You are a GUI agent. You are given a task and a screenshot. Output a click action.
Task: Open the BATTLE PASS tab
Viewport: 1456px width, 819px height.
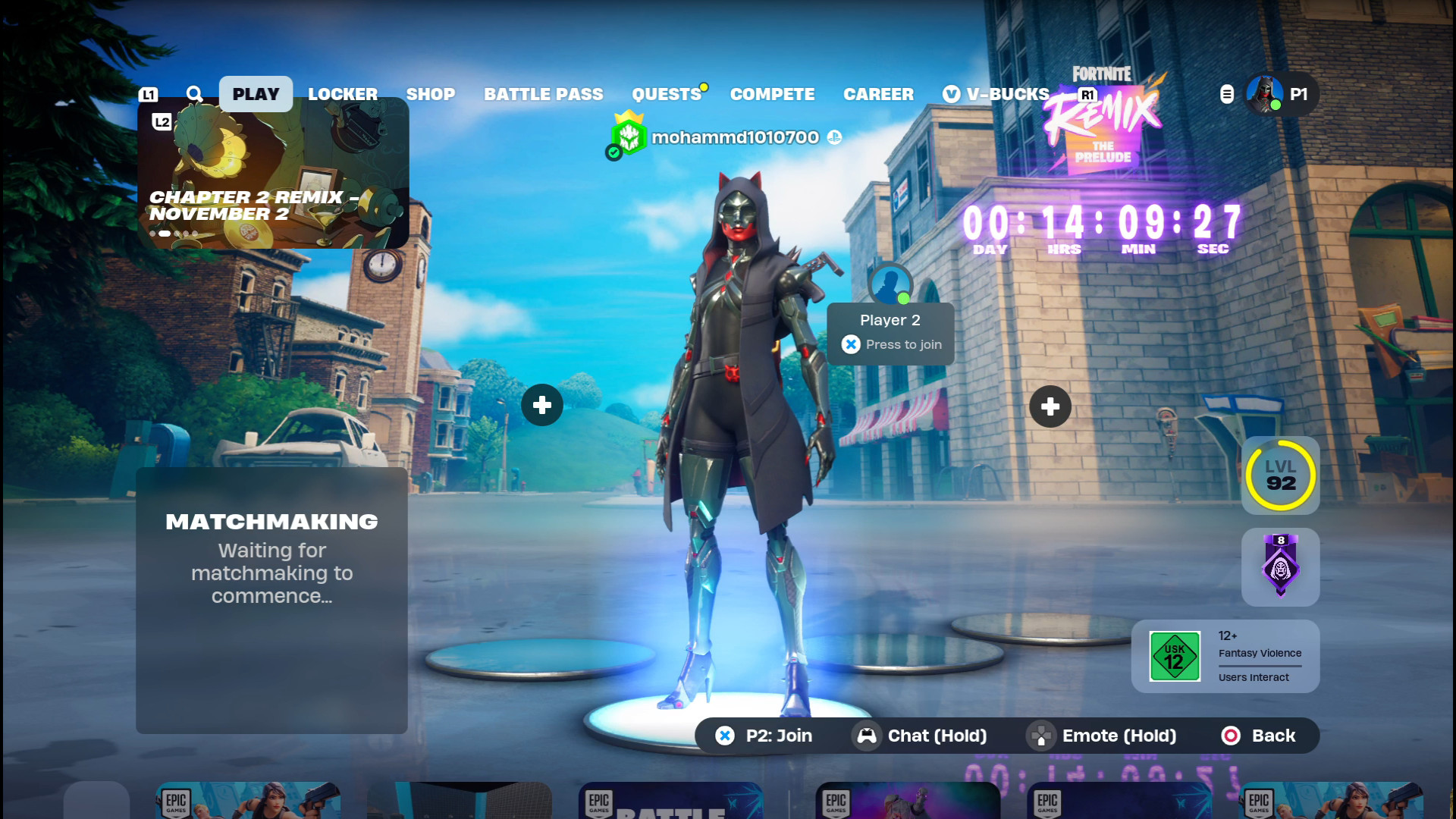click(x=544, y=94)
